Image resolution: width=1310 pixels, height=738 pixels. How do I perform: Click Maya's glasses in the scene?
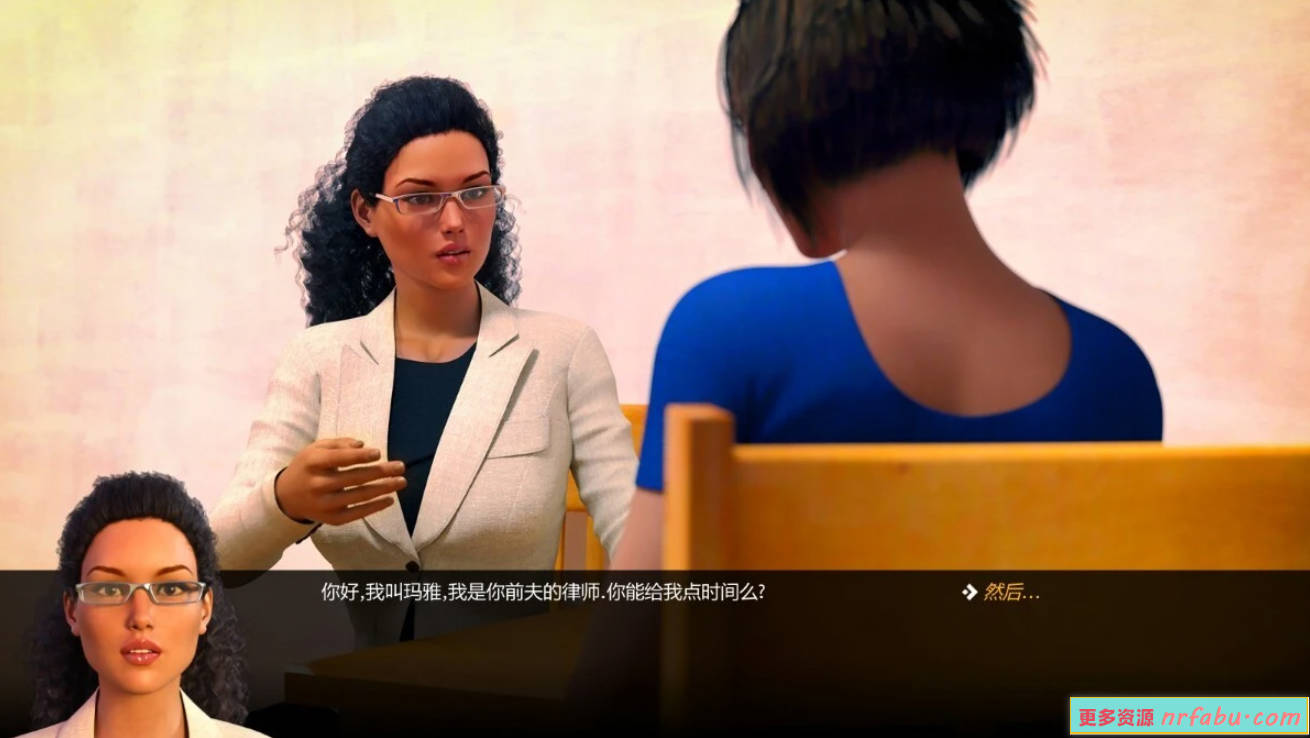[435, 200]
